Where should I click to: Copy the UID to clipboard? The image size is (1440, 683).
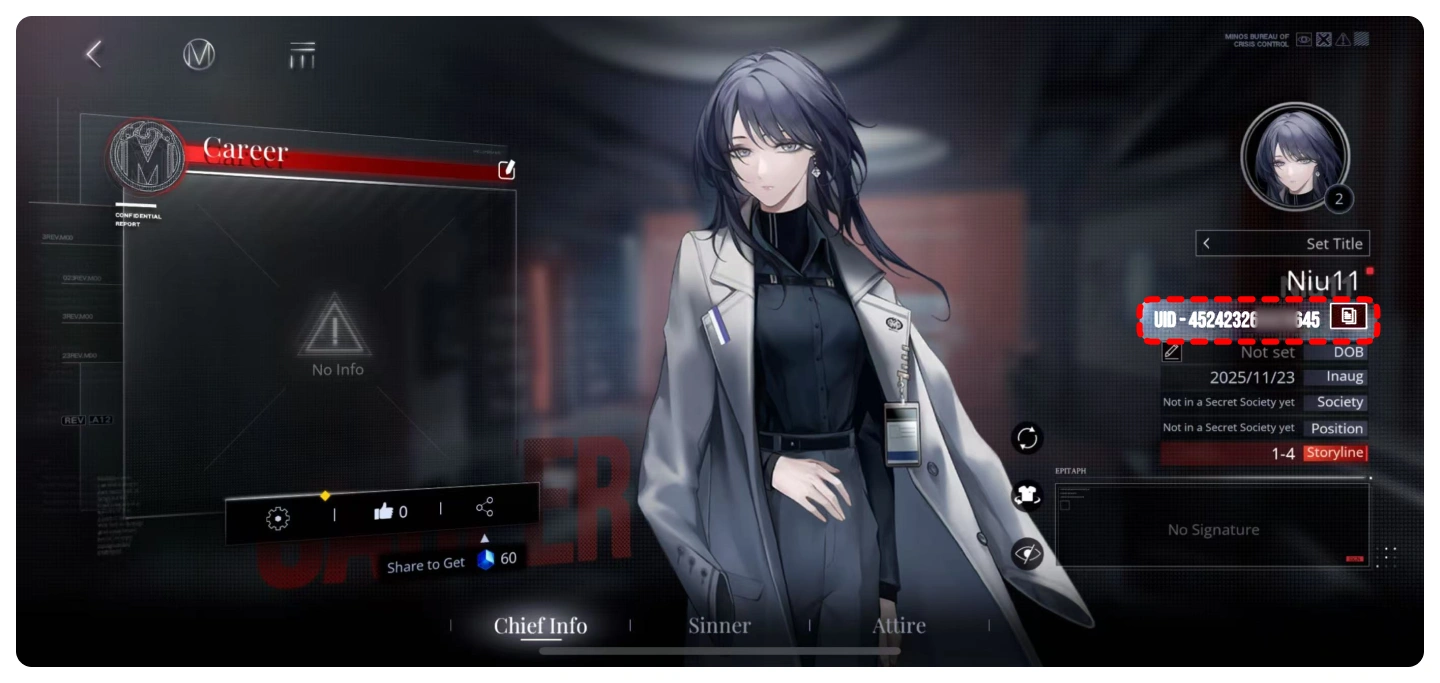[x=1348, y=317]
